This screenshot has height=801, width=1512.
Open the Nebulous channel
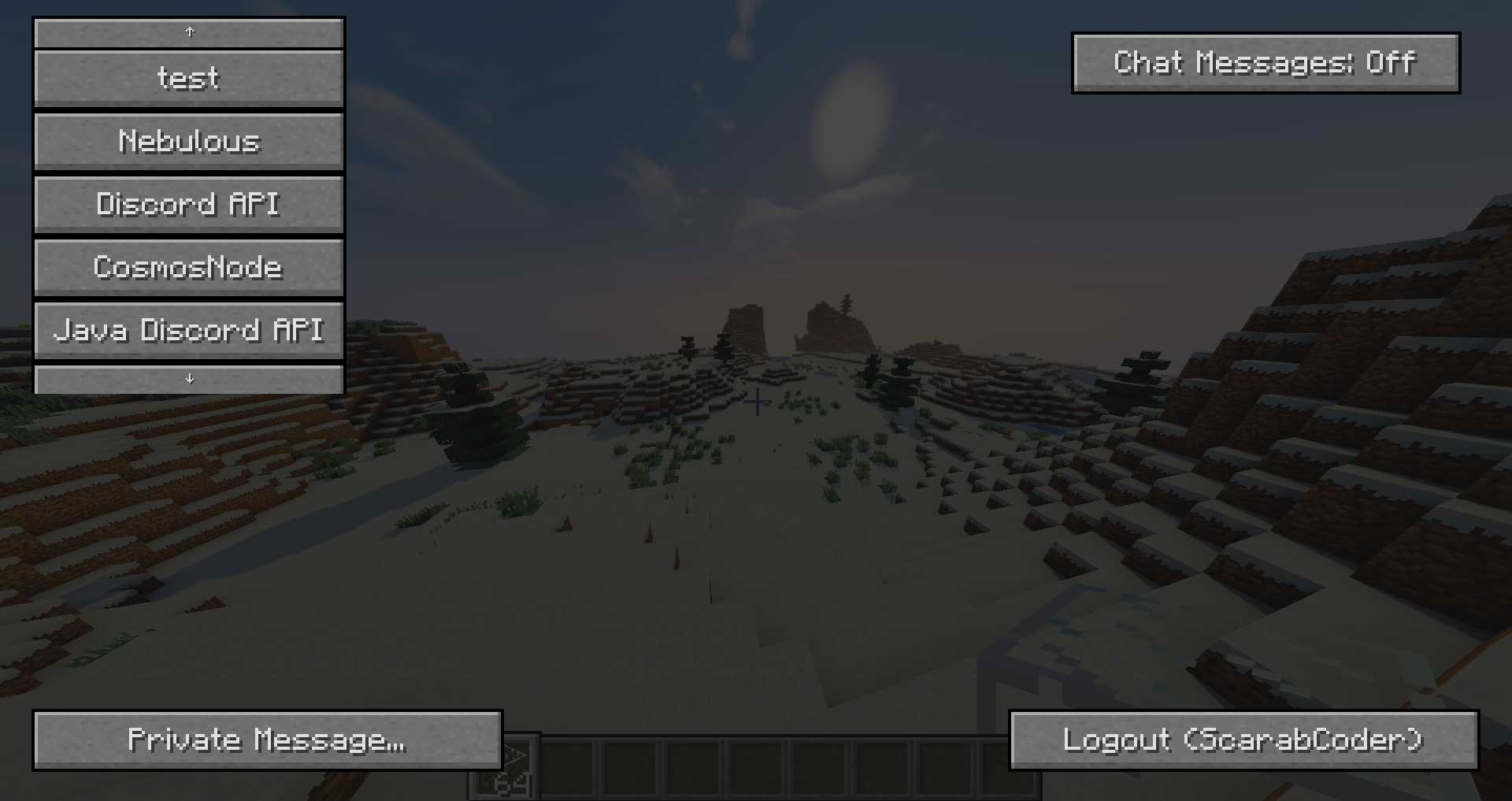[188, 141]
